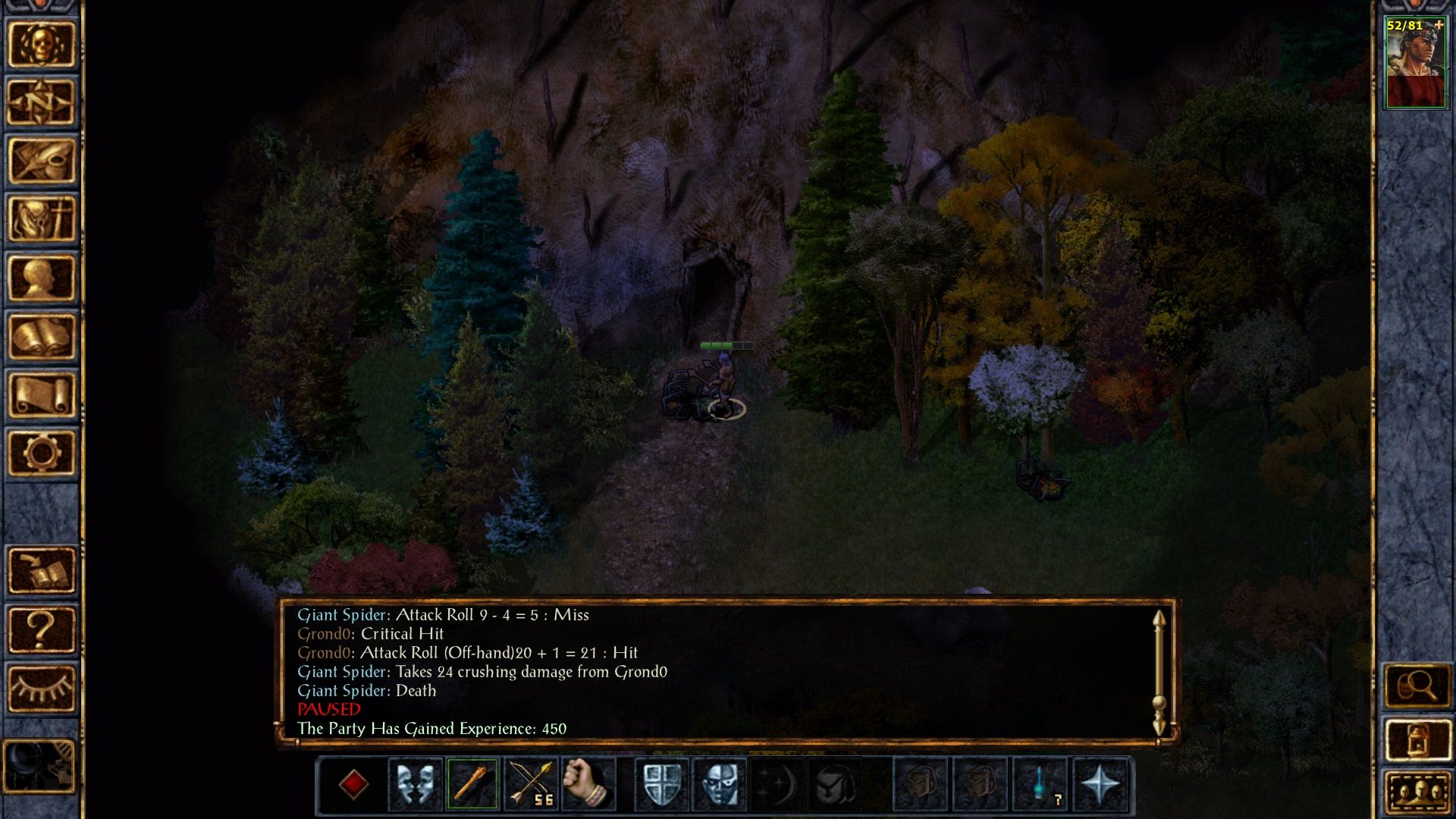Open help with the question mark button
This screenshot has height=819, width=1456.
(x=42, y=629)
